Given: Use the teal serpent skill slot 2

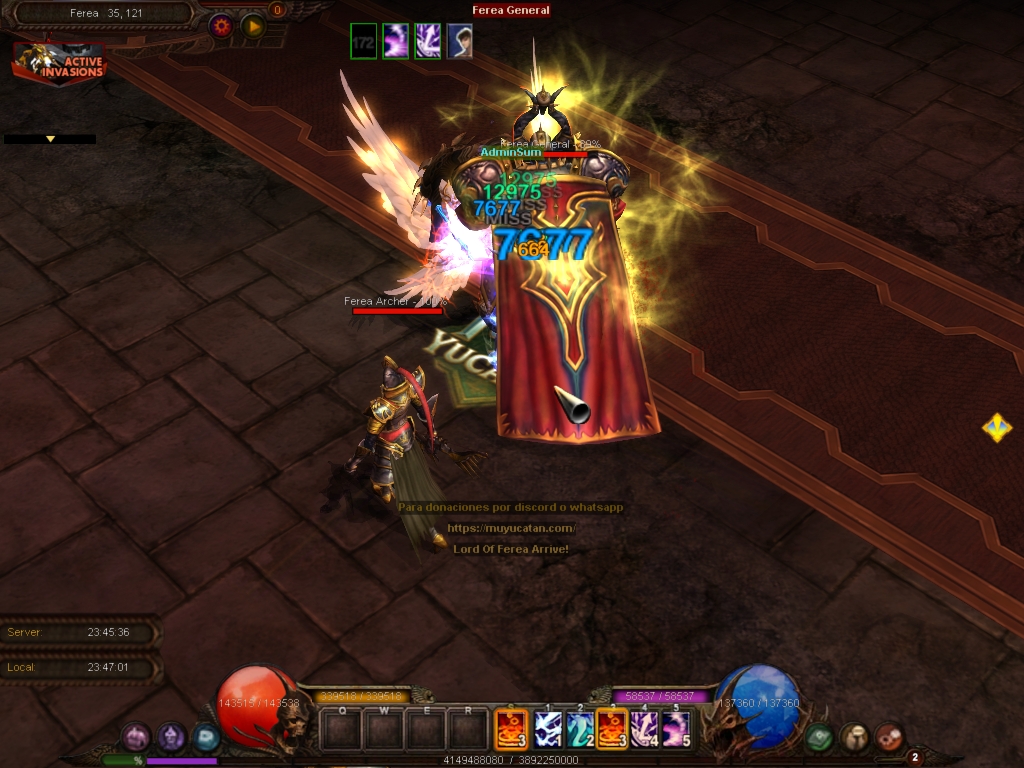Looking at the screenshot, I should pos(579,730).
